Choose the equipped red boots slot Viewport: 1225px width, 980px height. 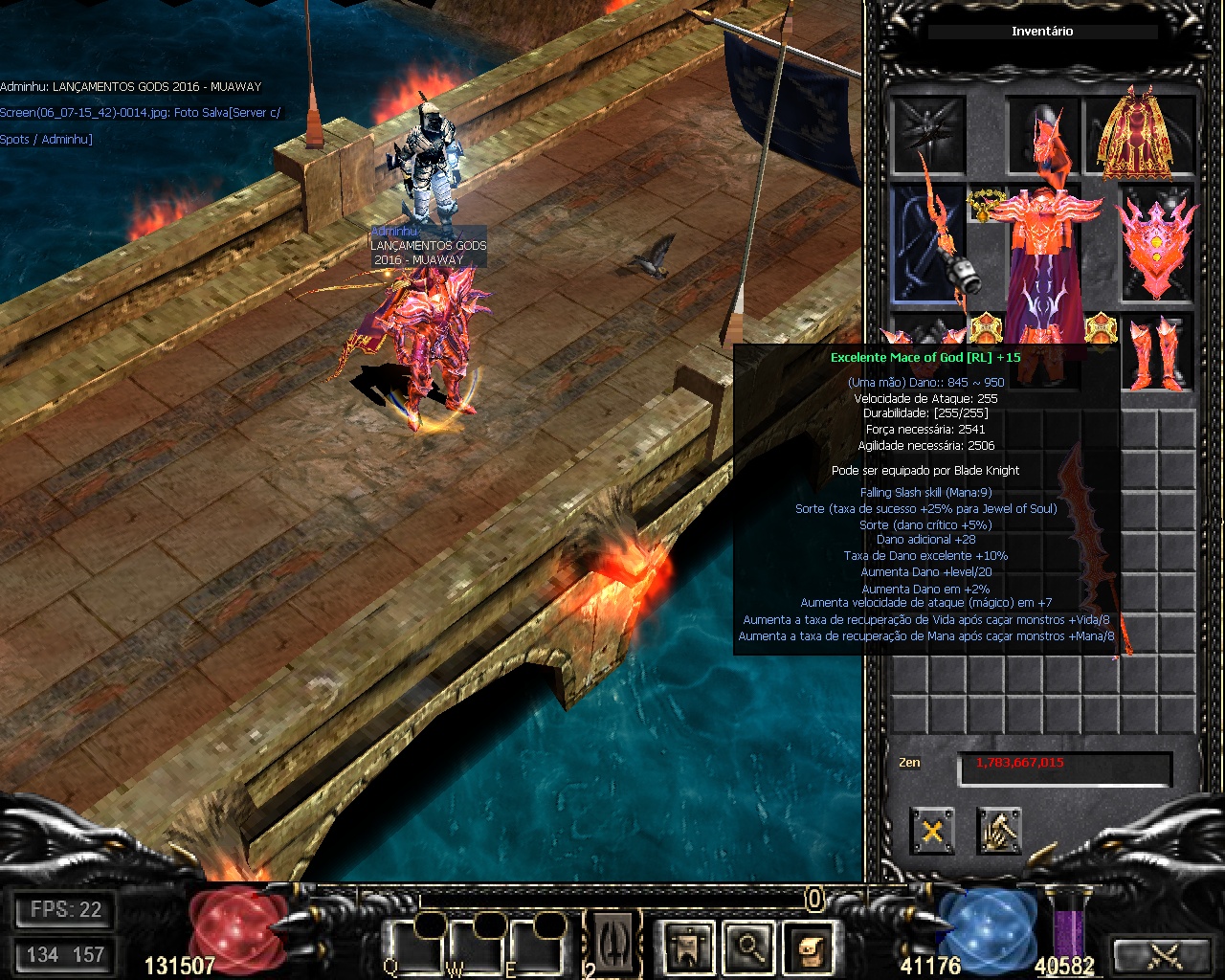pos(1157,351)
